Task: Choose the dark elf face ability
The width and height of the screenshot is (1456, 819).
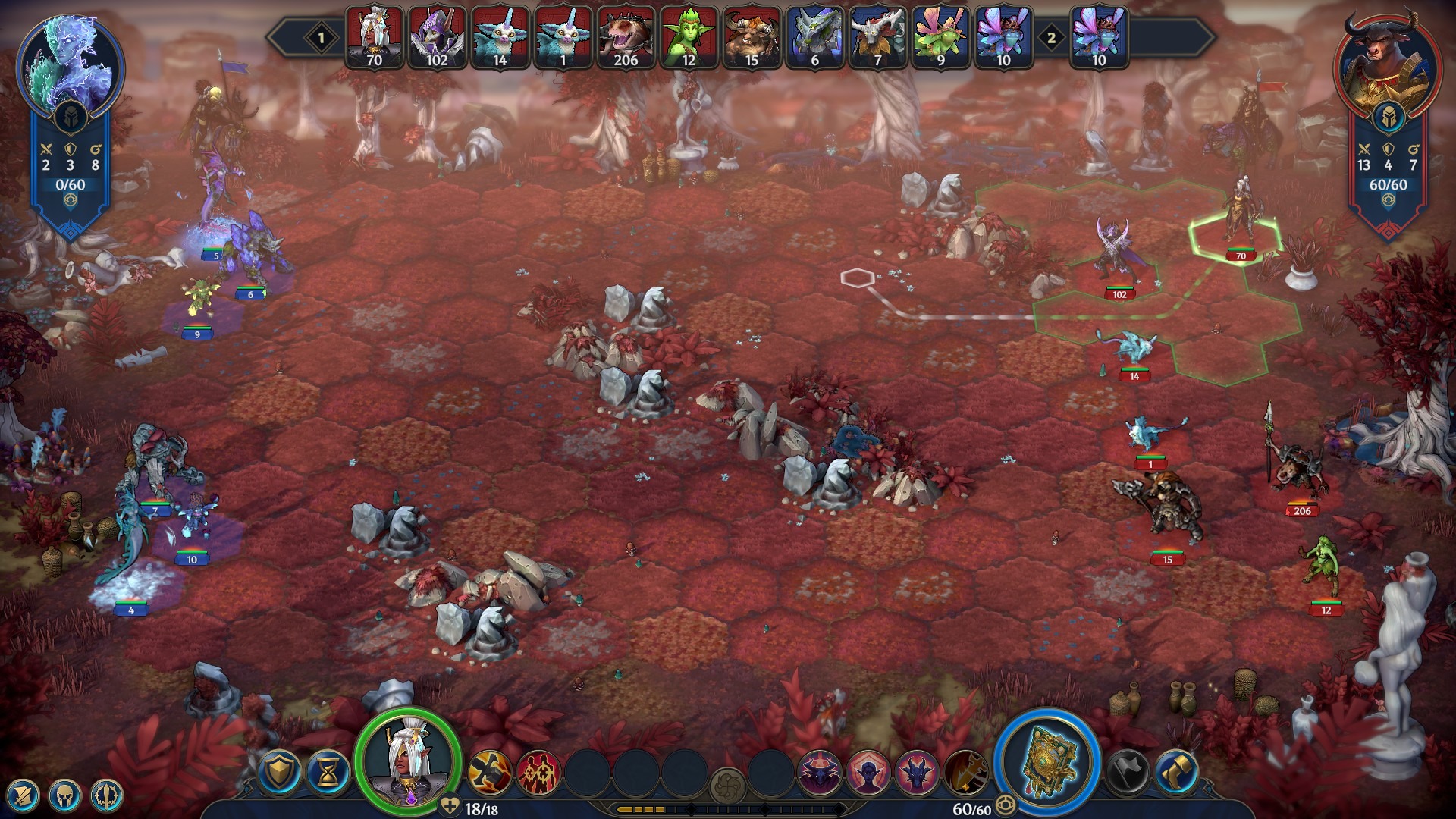Action: [x=868, y=772]
